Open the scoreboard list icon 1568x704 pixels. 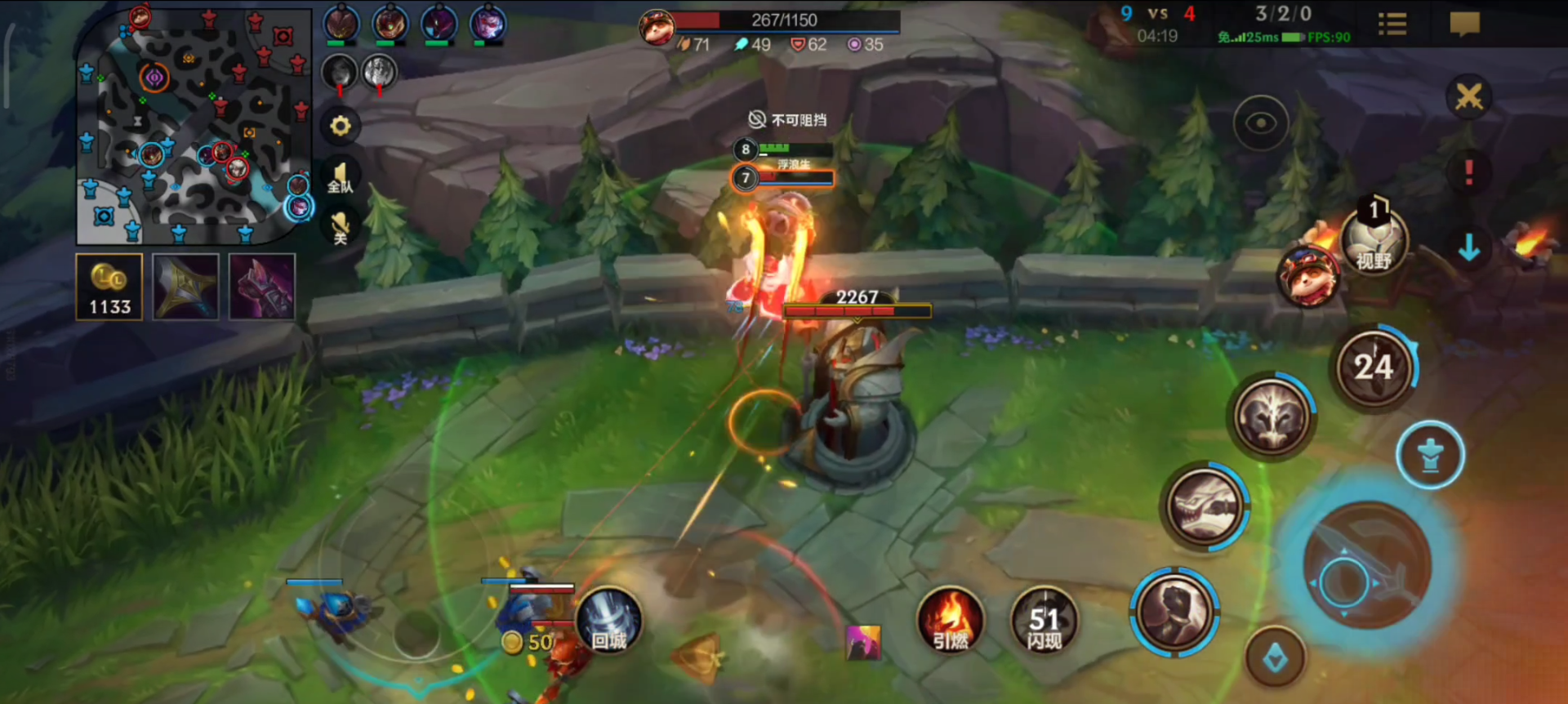pyautogui.click(x=1392, y=24)
